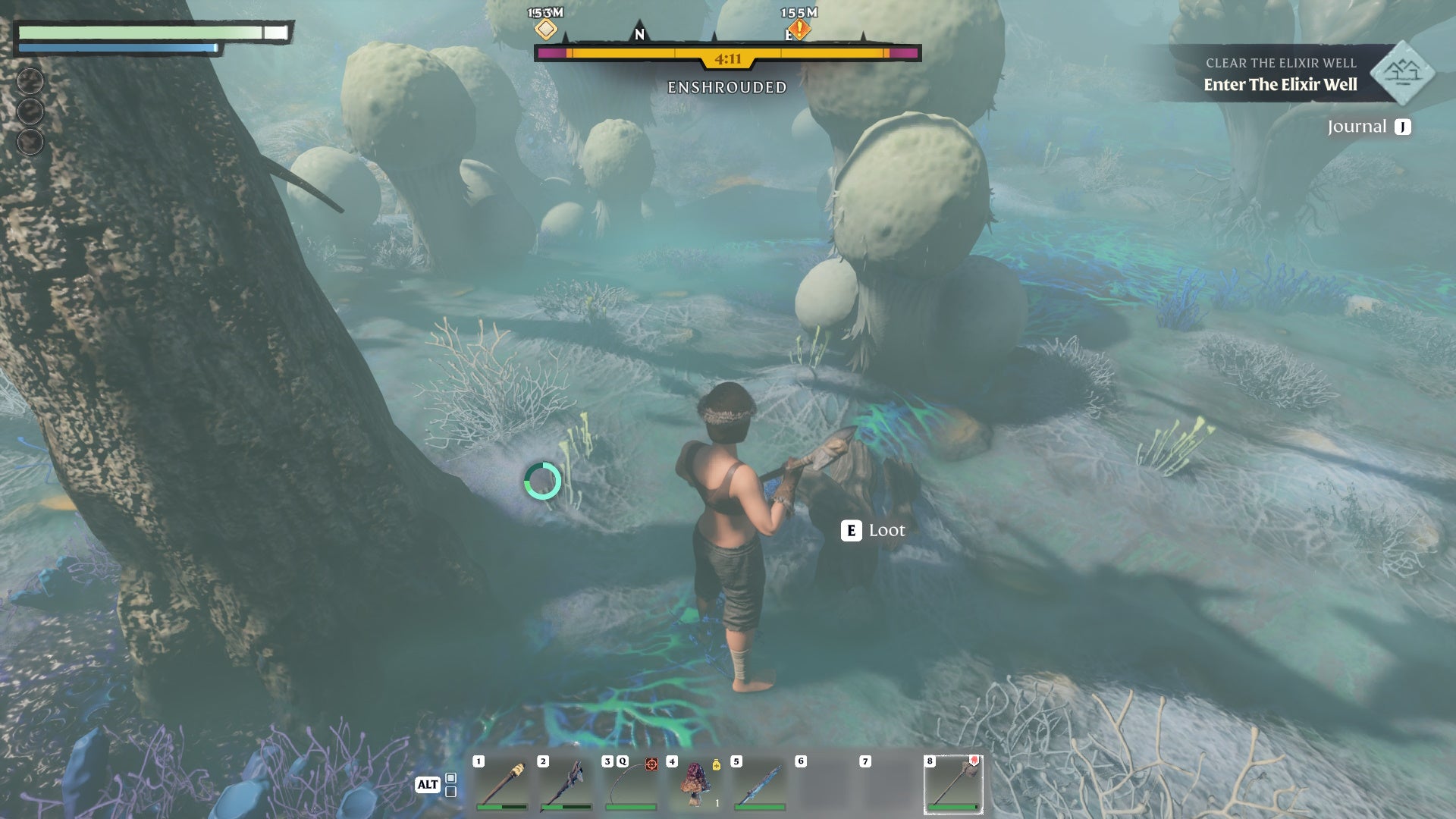
Task: Click the white diamond compass marker
Action: (x=546, y=30)
